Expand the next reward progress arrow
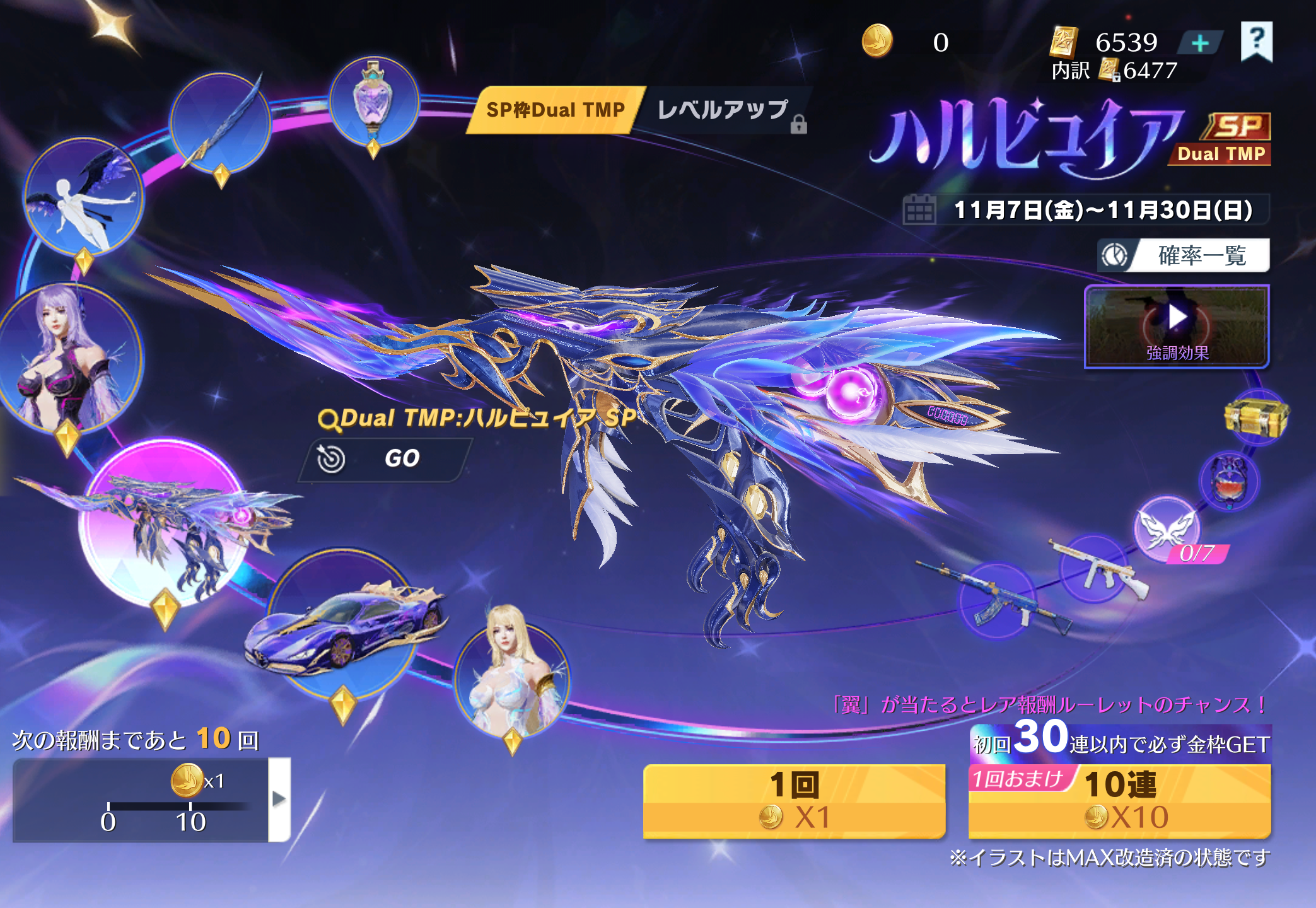This screenshot has width=1316, height=908. [279, 799]
